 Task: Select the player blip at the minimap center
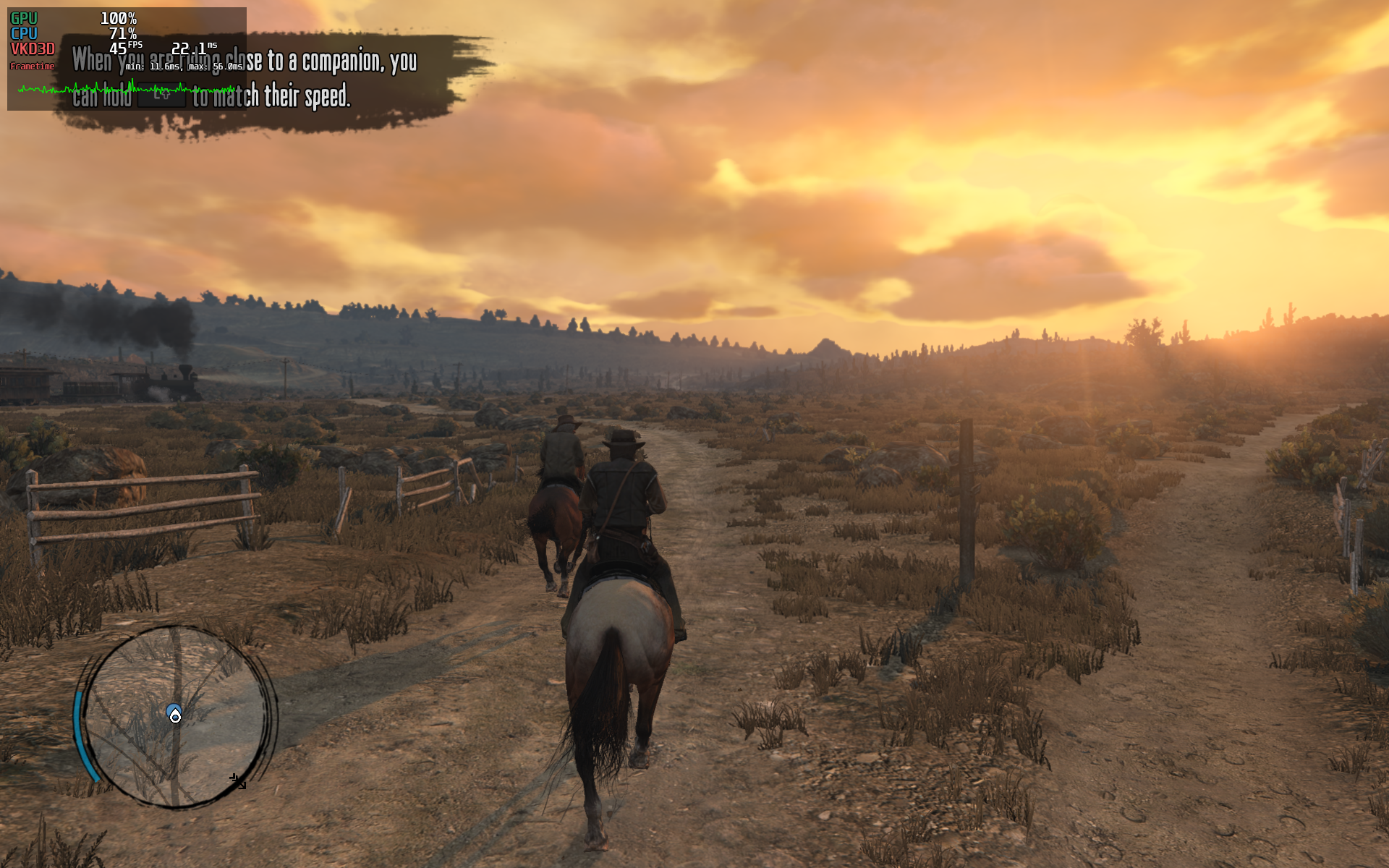coord(174,713)
